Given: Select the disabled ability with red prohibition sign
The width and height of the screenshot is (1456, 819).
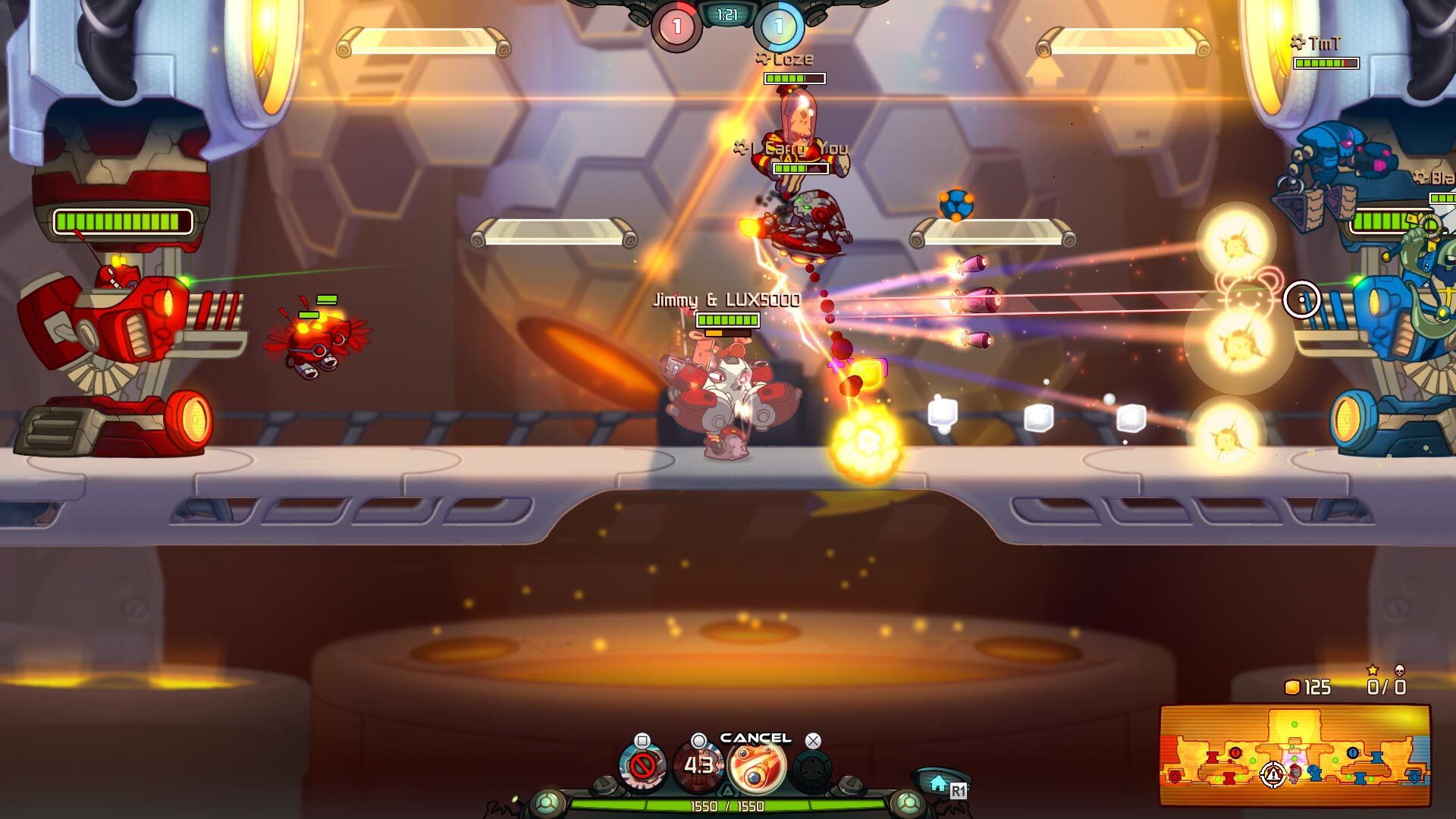Looking at the screenshot, I should tap(642, 766).
